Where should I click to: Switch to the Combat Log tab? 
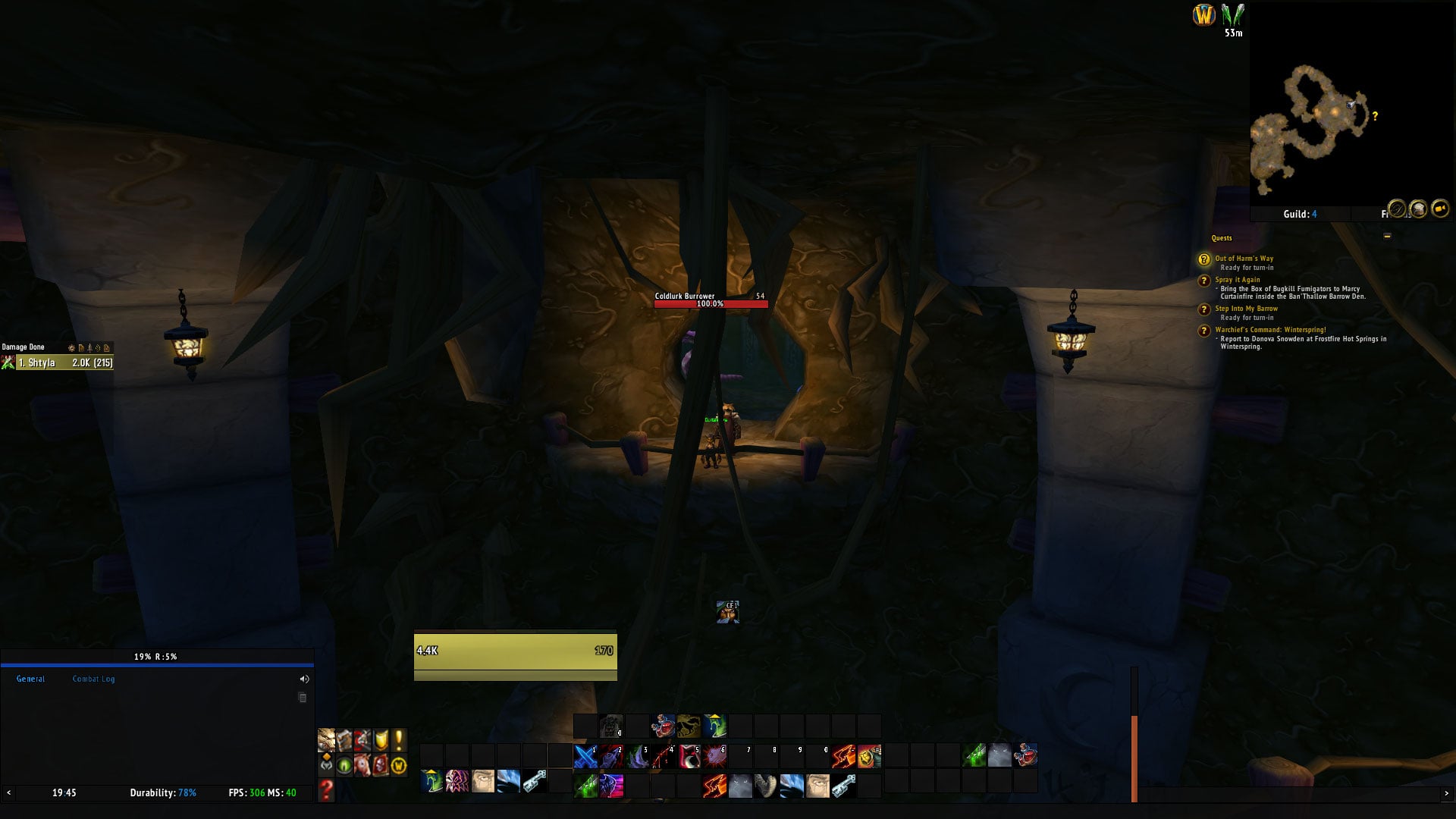(x=93, y=679)
